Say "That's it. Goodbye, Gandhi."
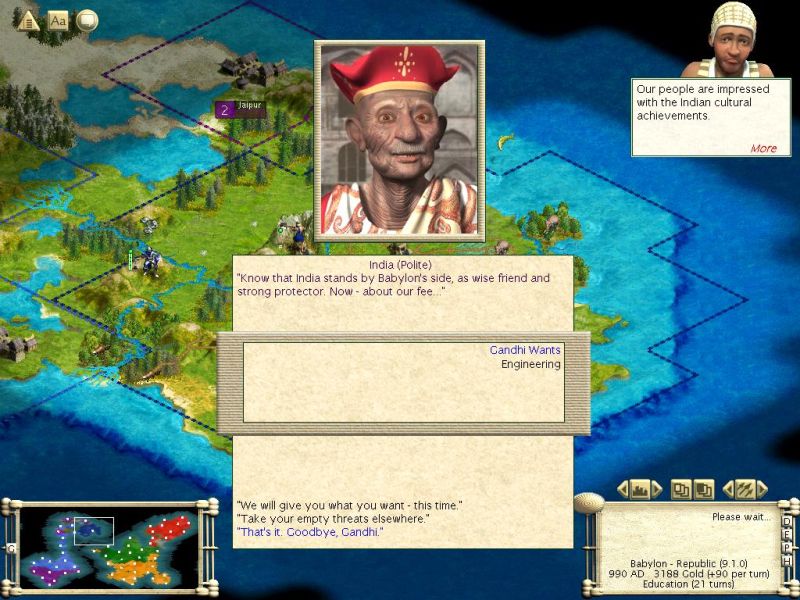Image resolution: width=800 pixels, height=600 pixels. pyautogui.click(x=310, y=532)
